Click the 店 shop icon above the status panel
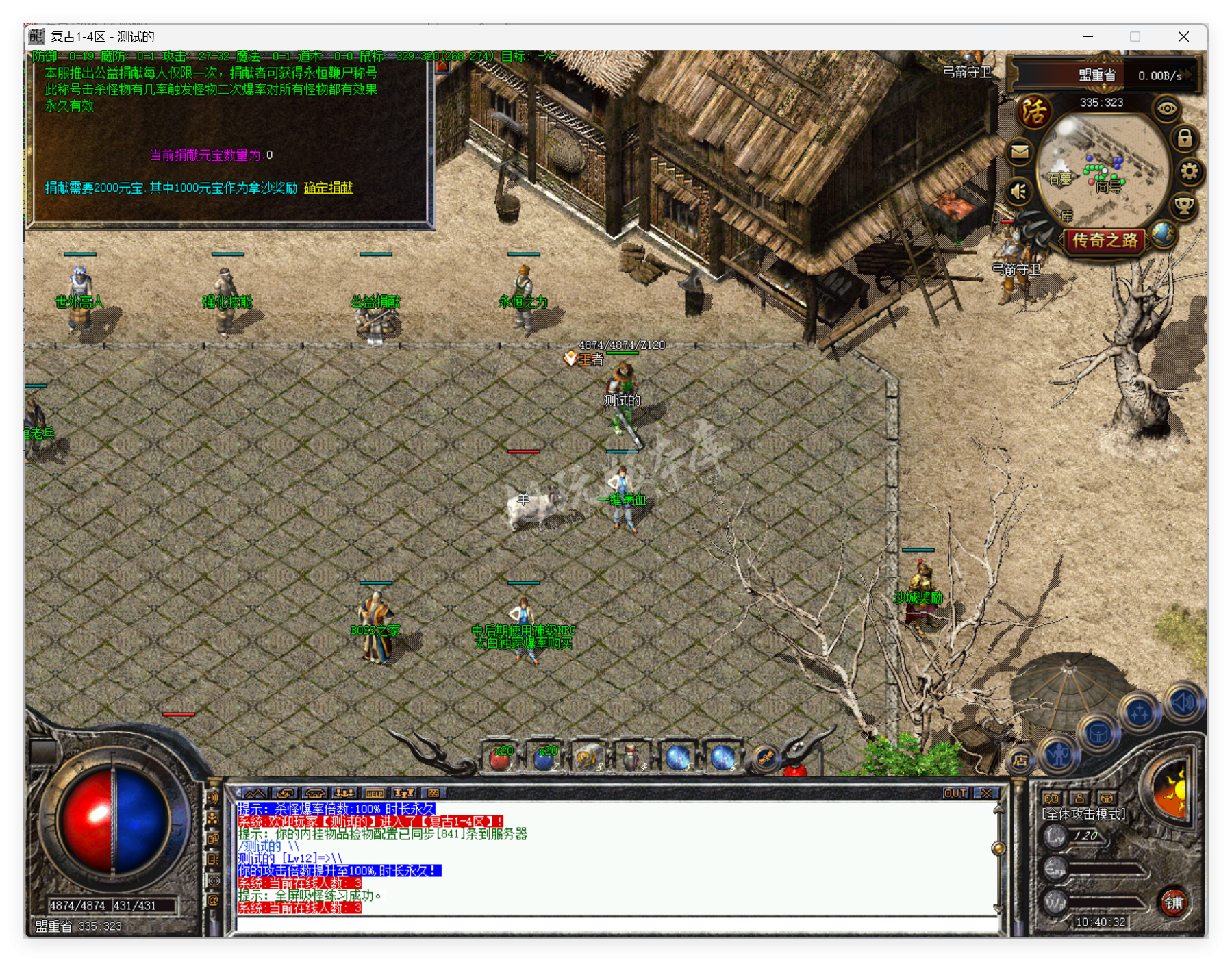 pyautogui.click(x=1020, y=760)
